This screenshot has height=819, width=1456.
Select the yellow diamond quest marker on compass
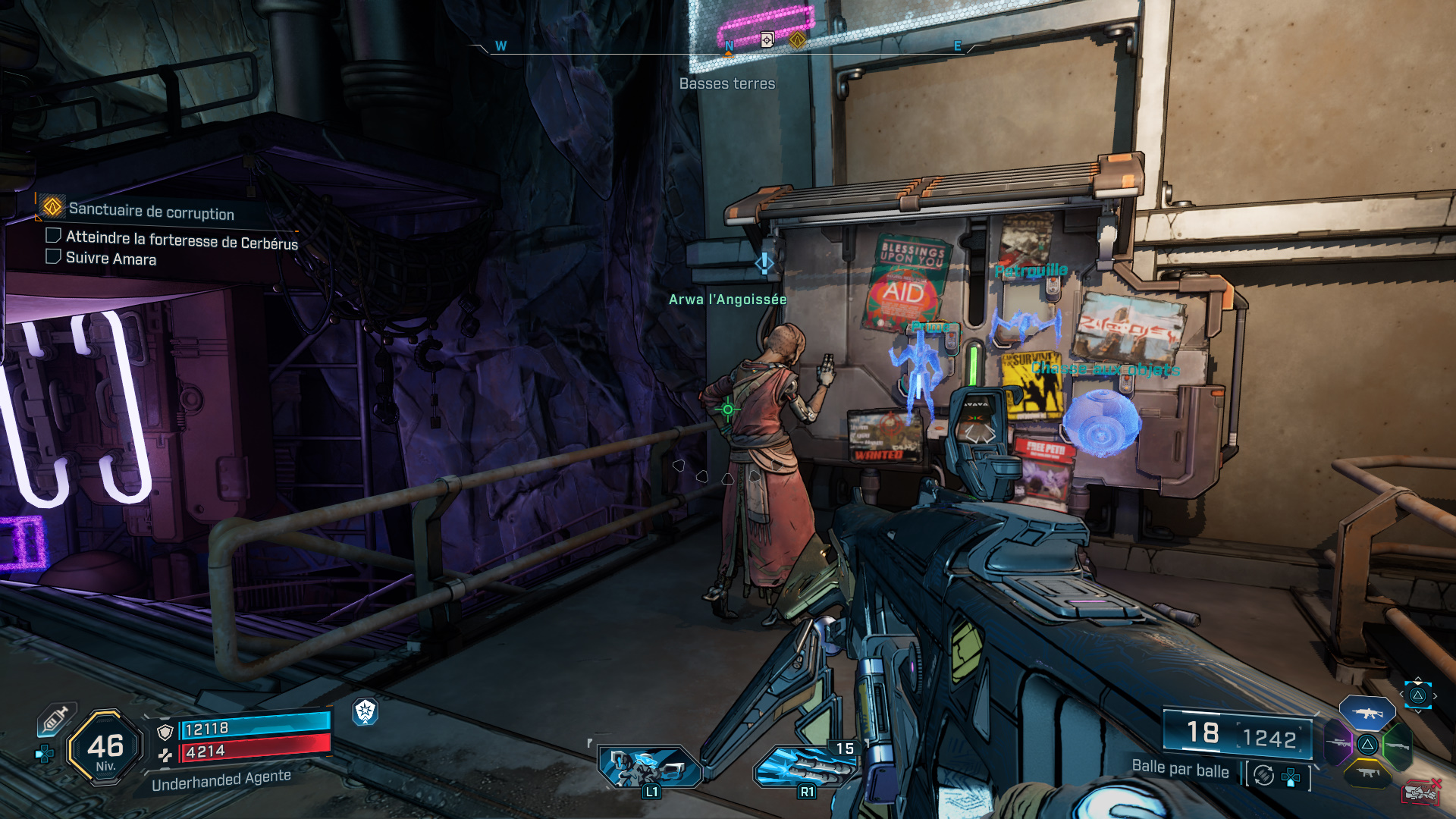click(x=797, y=39)
